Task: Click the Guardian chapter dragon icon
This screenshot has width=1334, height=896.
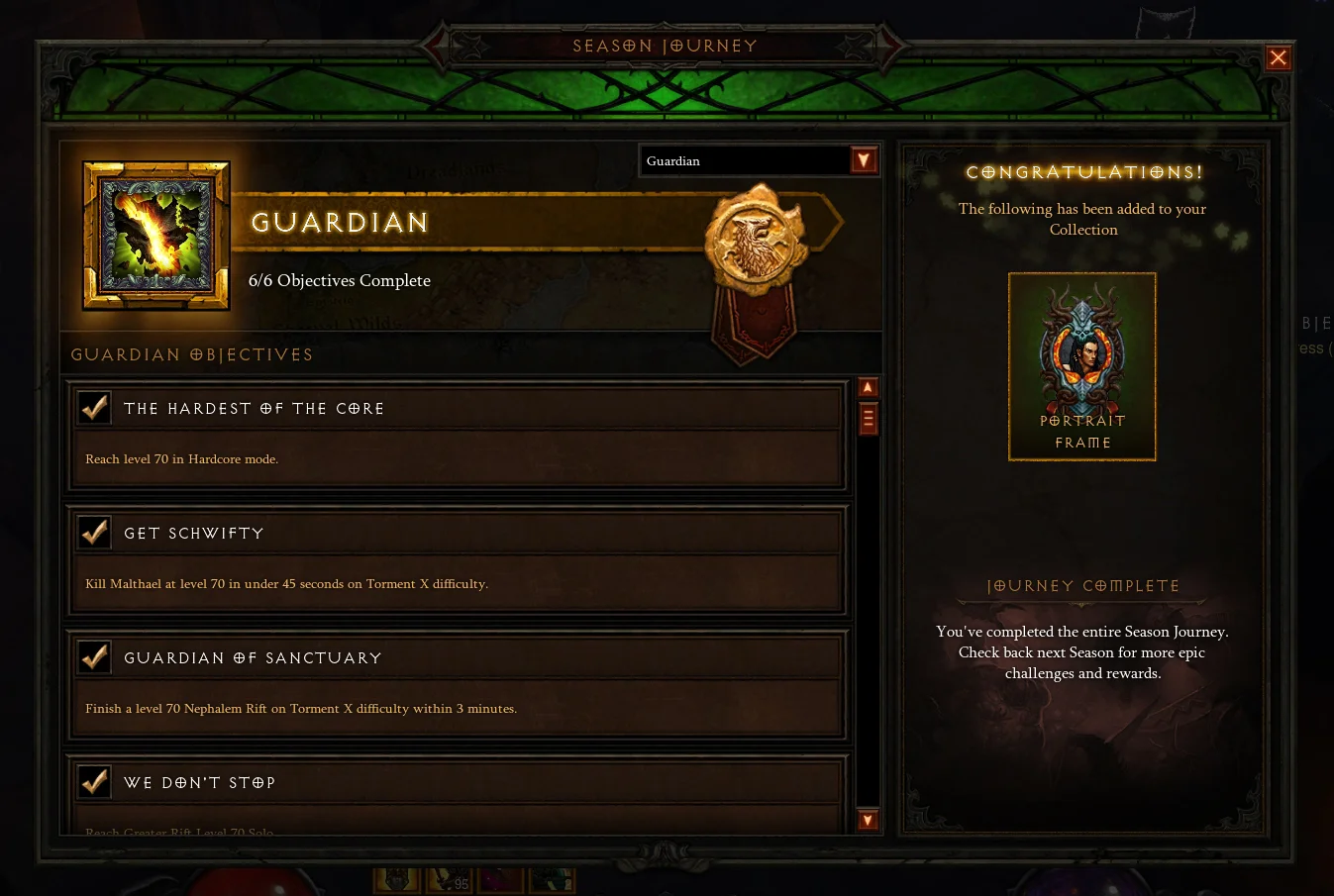Action: (156, 236)
